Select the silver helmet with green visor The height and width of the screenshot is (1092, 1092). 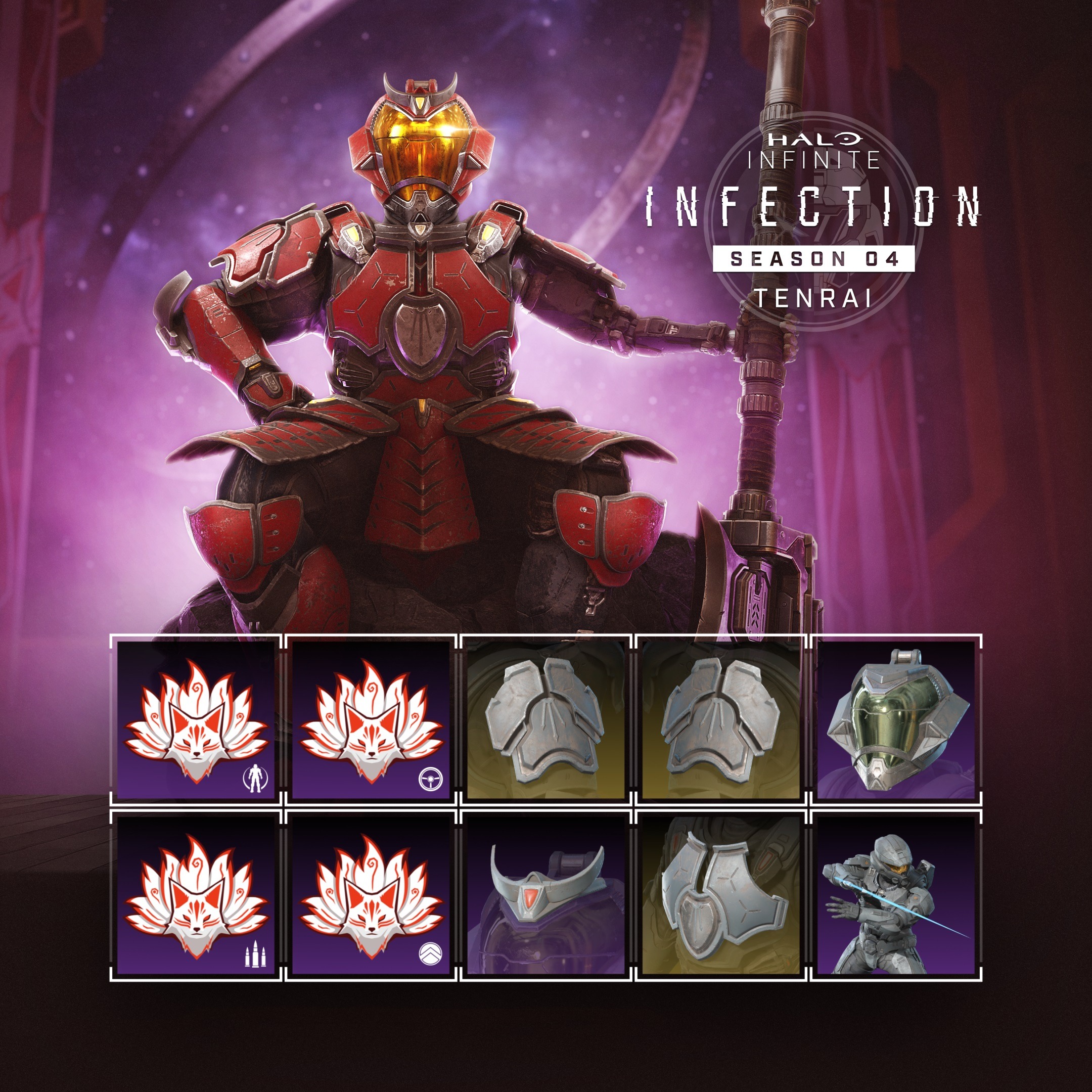[896, 719]
